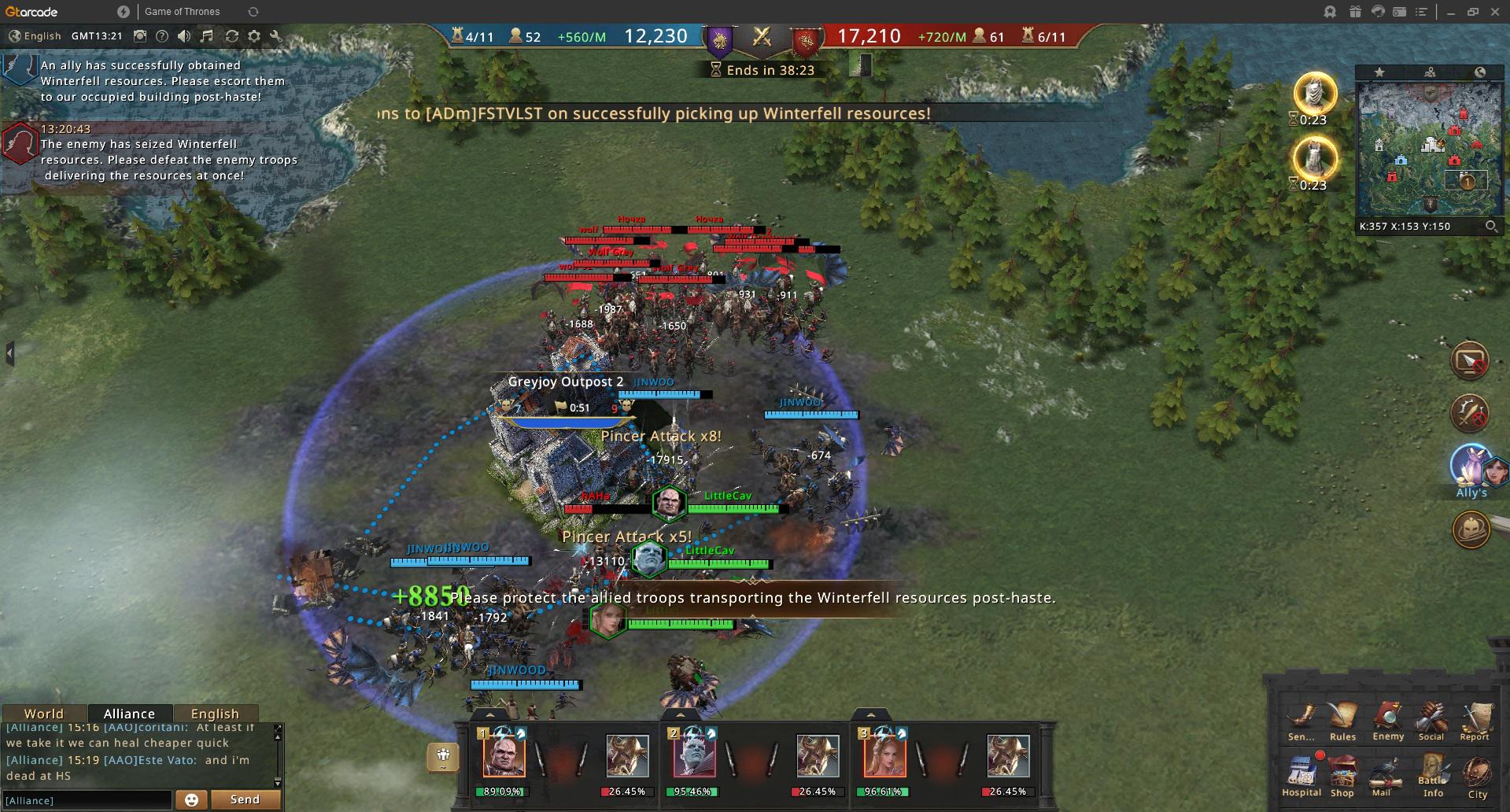Open the Social handshake menu

point(1431,720)
